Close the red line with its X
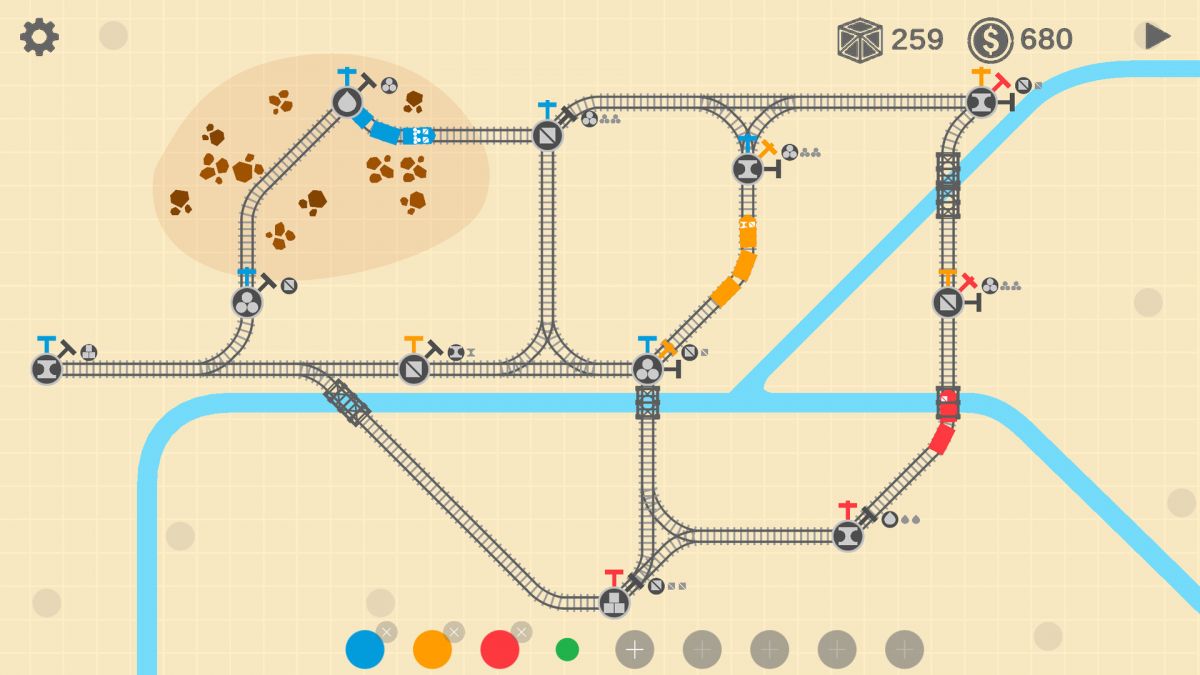 [x=521, y=631]
